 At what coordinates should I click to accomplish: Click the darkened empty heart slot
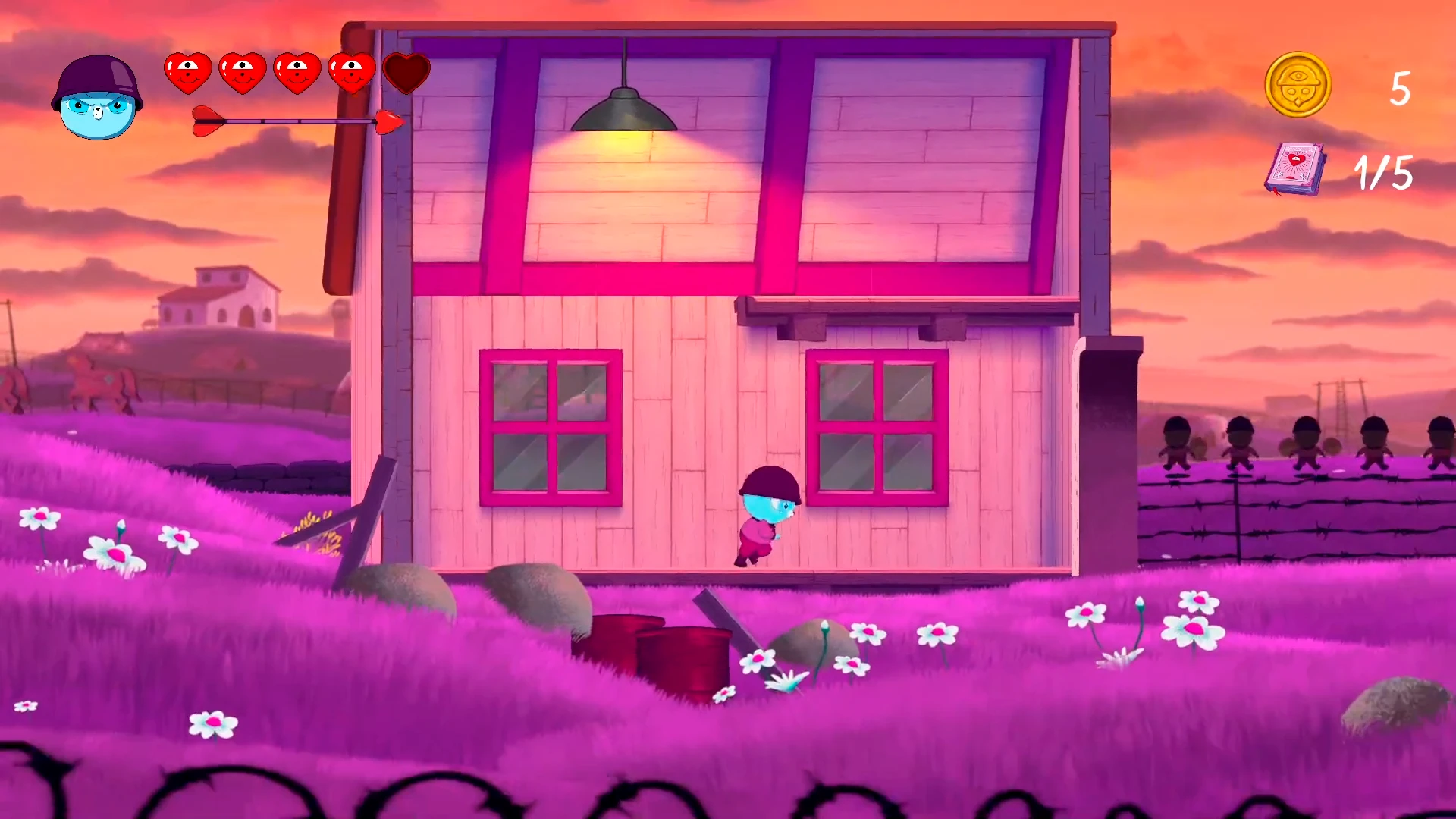406,72
